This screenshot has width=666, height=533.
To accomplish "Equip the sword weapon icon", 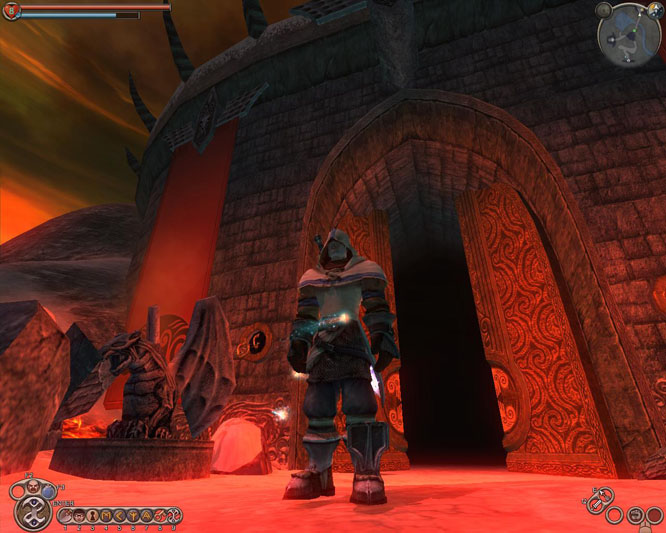I will 595,506.
